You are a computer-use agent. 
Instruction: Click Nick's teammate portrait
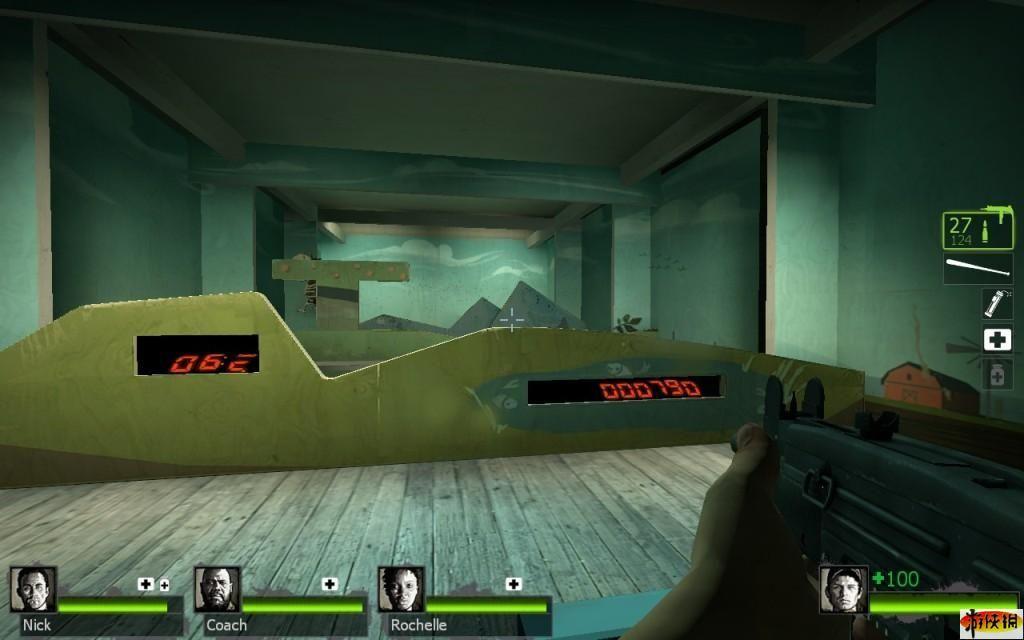click(33, 590)
